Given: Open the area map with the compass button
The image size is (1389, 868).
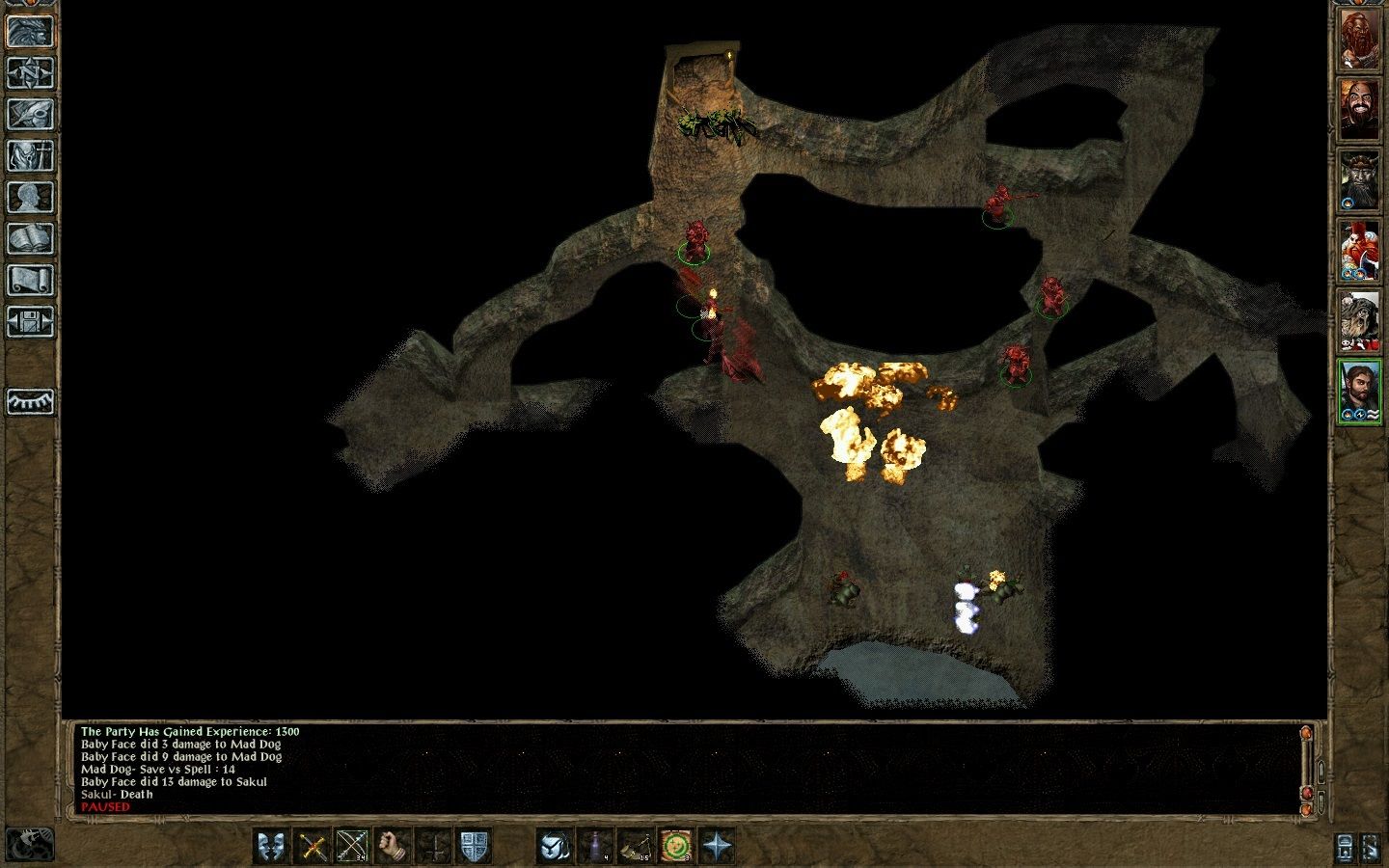Looking at the screenshot, I should coord(30,72).
